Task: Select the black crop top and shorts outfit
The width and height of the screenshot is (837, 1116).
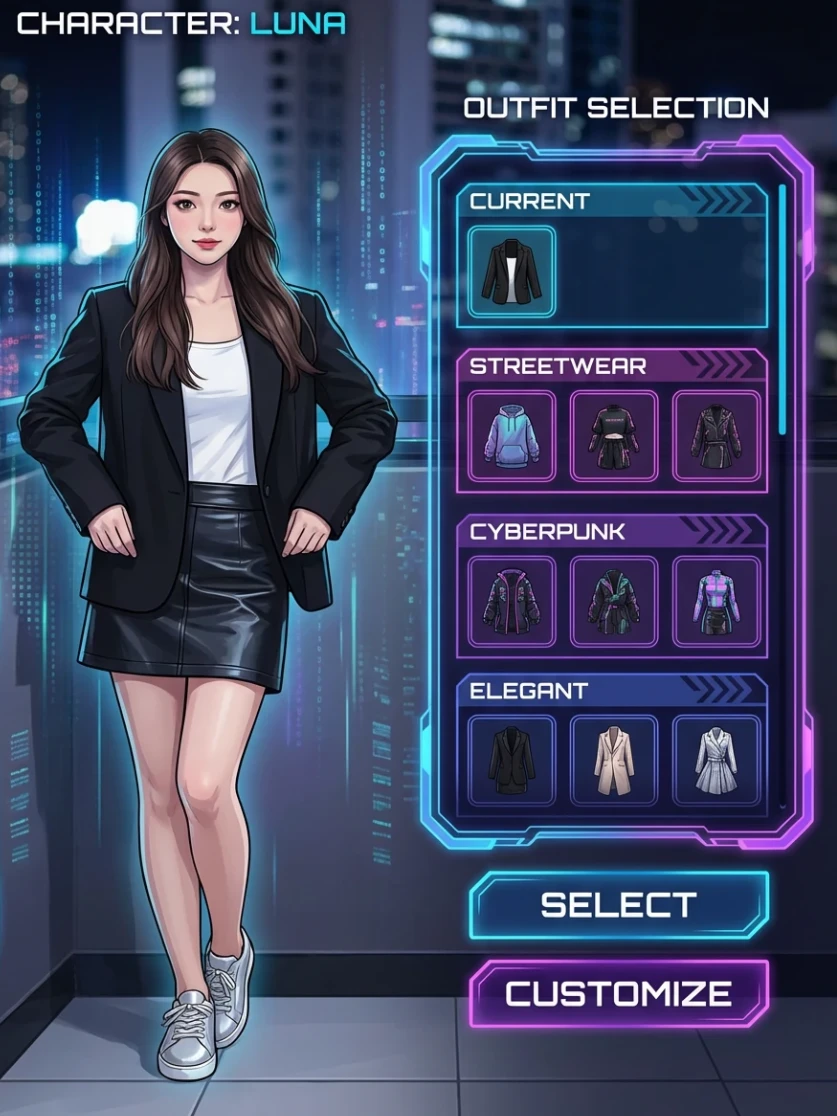Action: click(614, 436)
